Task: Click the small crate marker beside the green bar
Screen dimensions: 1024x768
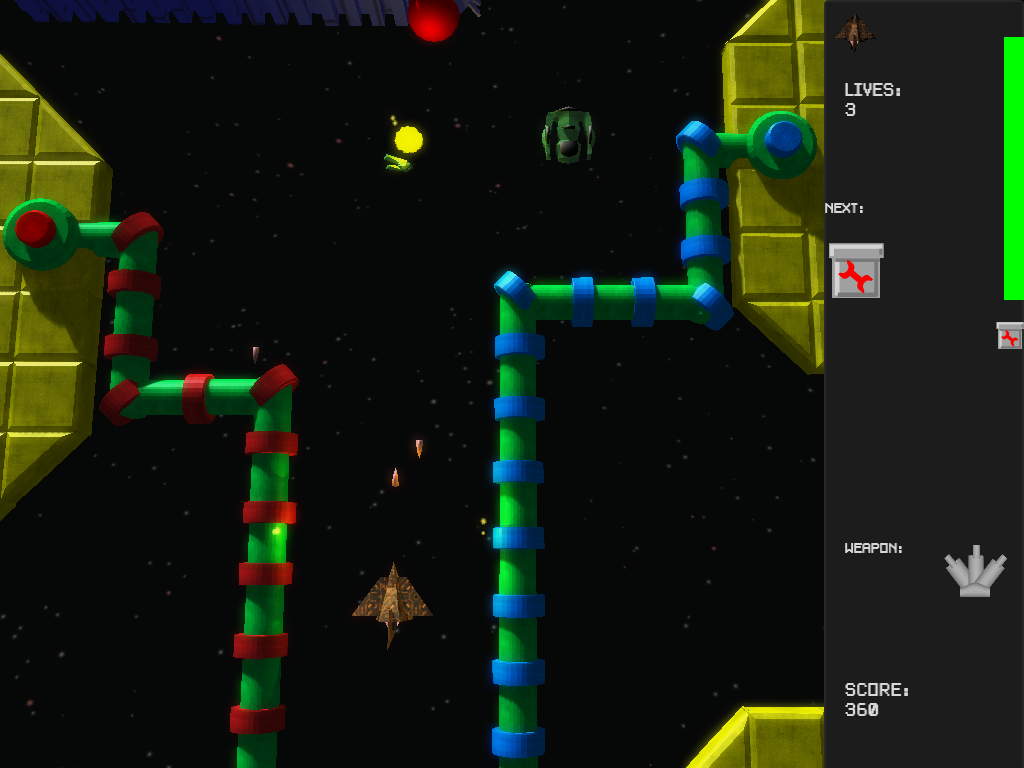Action: (x=1010, y=336)
